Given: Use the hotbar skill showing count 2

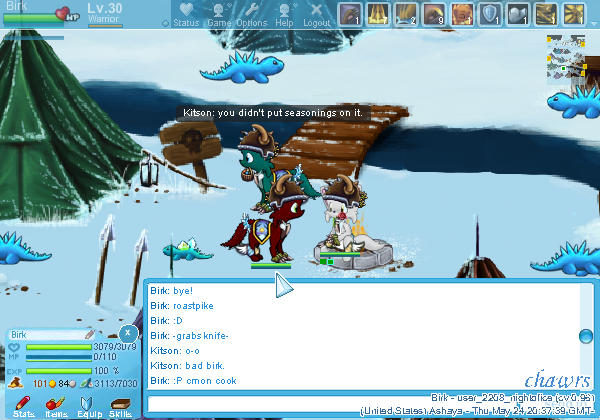Looking at the screenshot, I should pos(407,14).
